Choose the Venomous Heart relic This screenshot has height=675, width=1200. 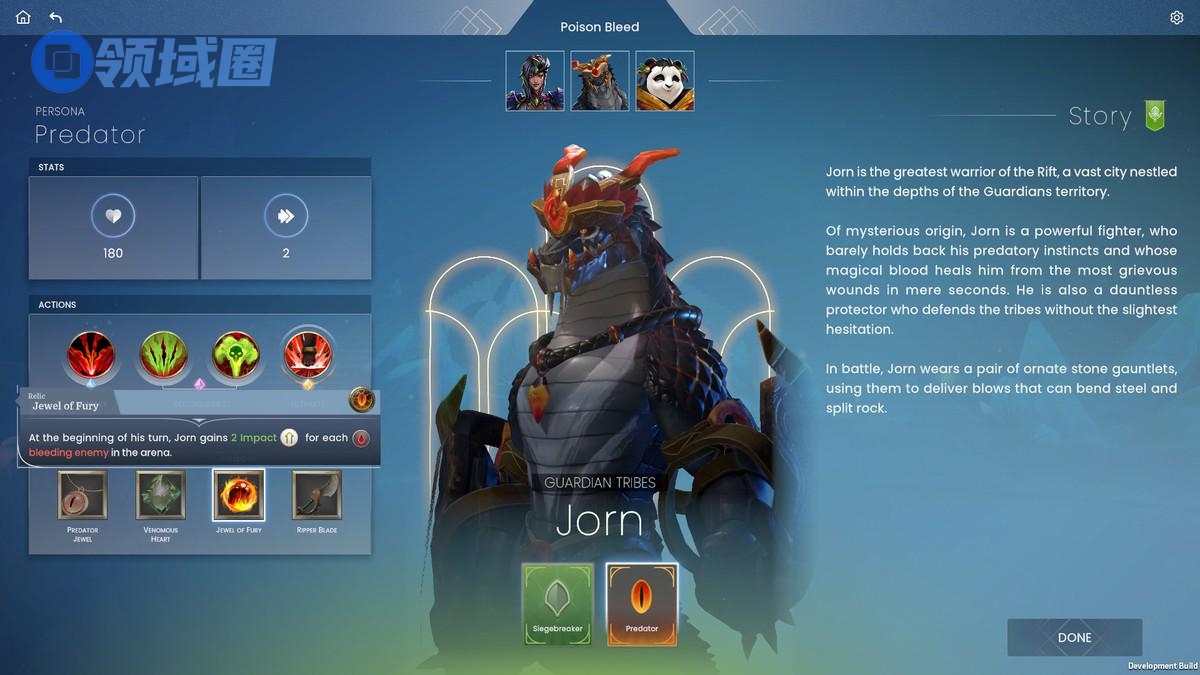pos(161,495)
